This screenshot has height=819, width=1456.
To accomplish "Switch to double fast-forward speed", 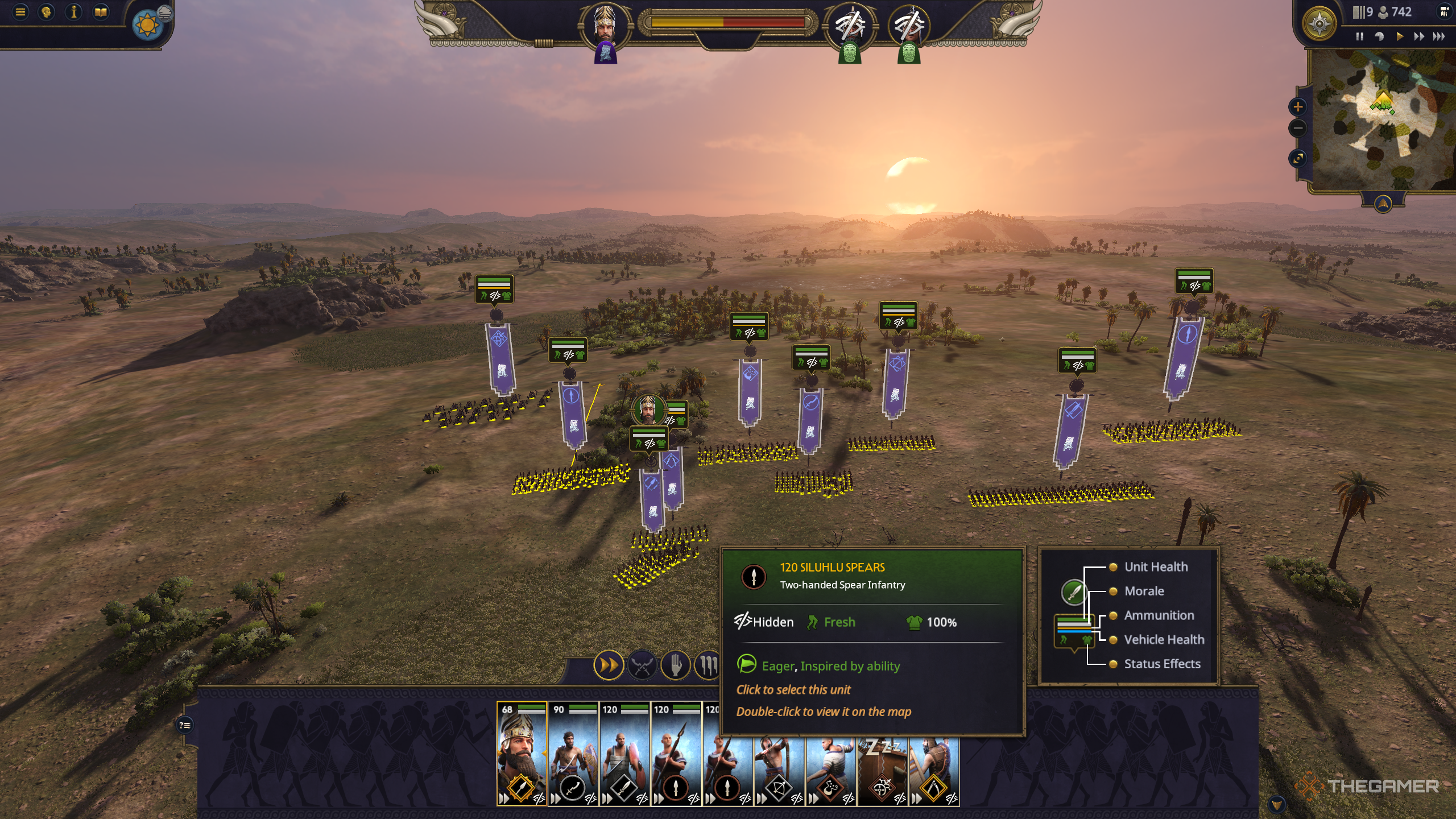I will tap(1419, 36).
